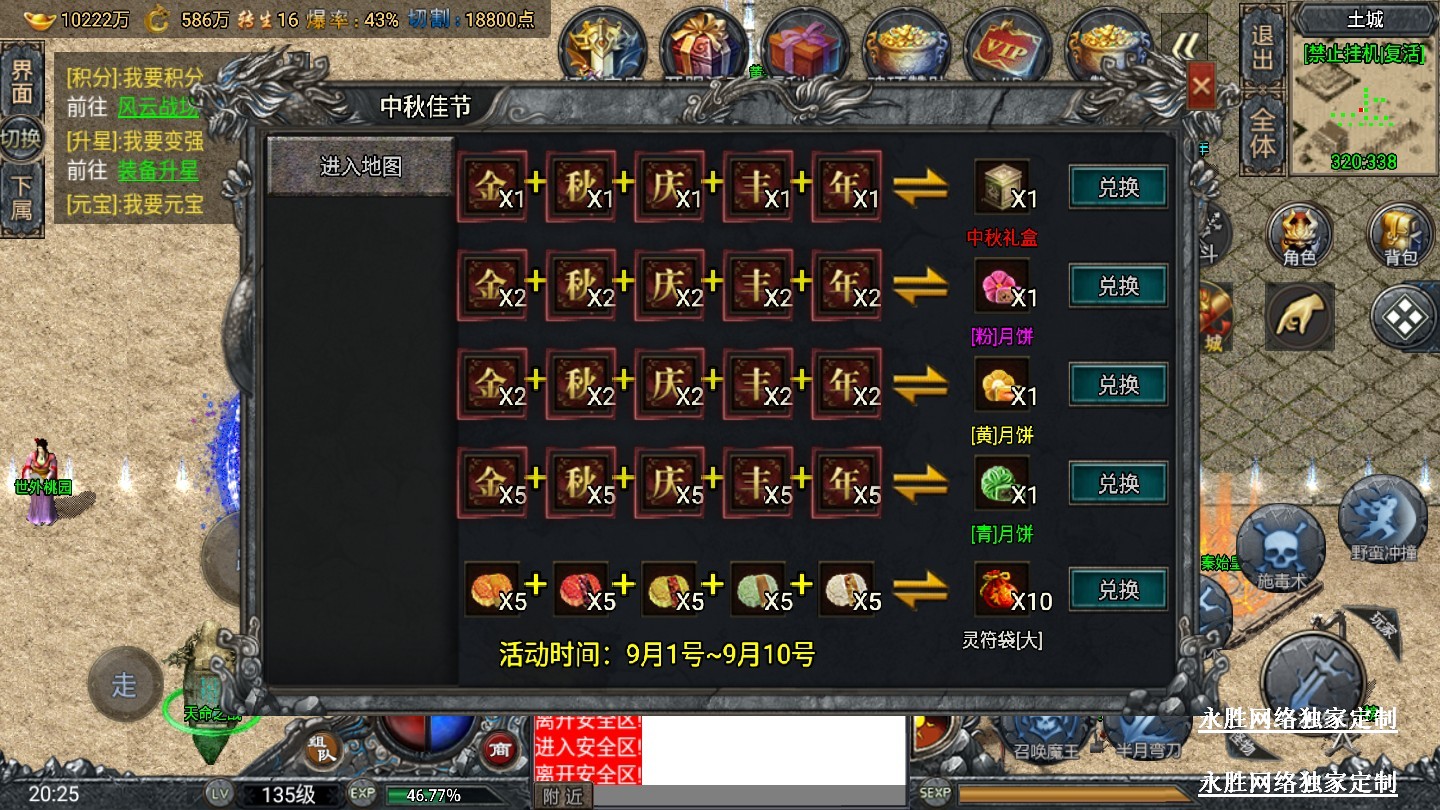Close the 中秋佳节 event window
1440x810 pixels.
1201,89
